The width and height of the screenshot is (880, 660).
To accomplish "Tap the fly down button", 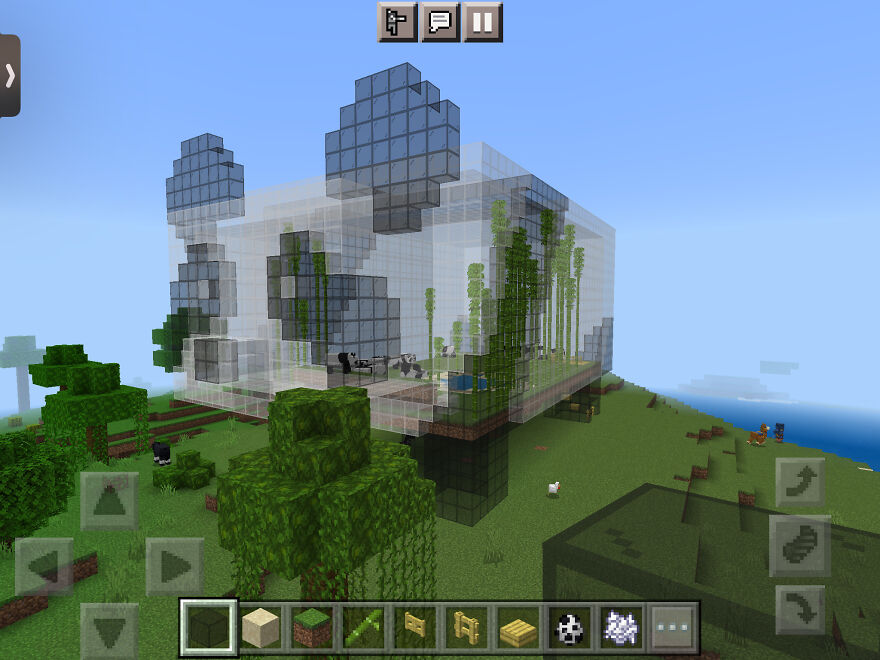I will point(800,610).
